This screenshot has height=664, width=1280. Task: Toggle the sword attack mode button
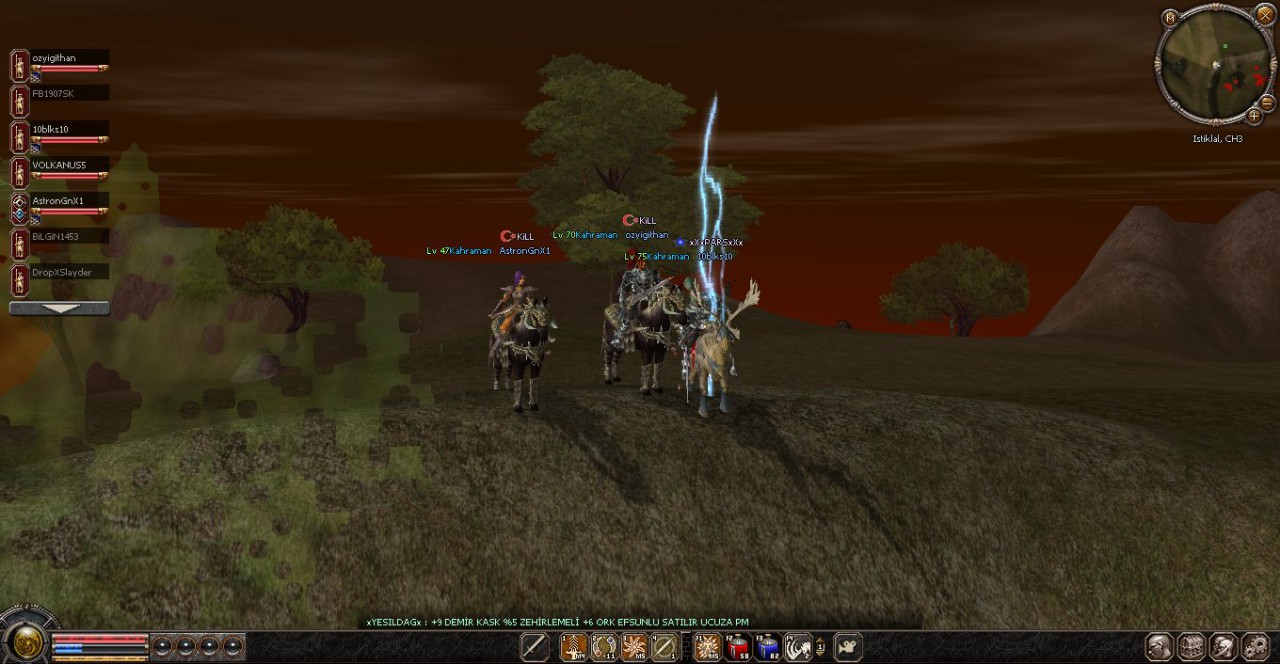tap(534, 647)
